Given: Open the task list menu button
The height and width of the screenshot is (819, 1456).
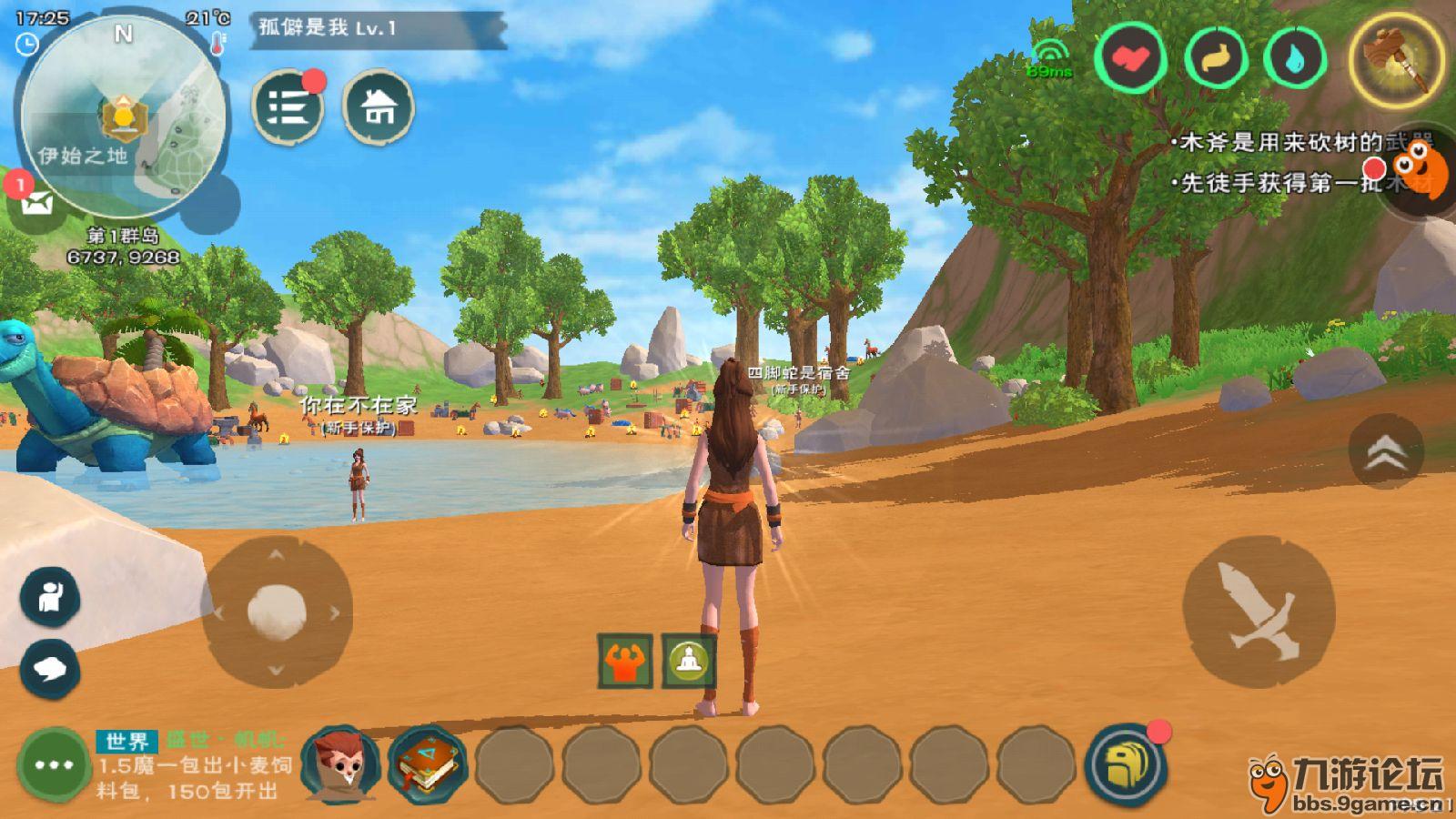Looking at the screenshot, I should pyautogui.click(x=288, y=108).
